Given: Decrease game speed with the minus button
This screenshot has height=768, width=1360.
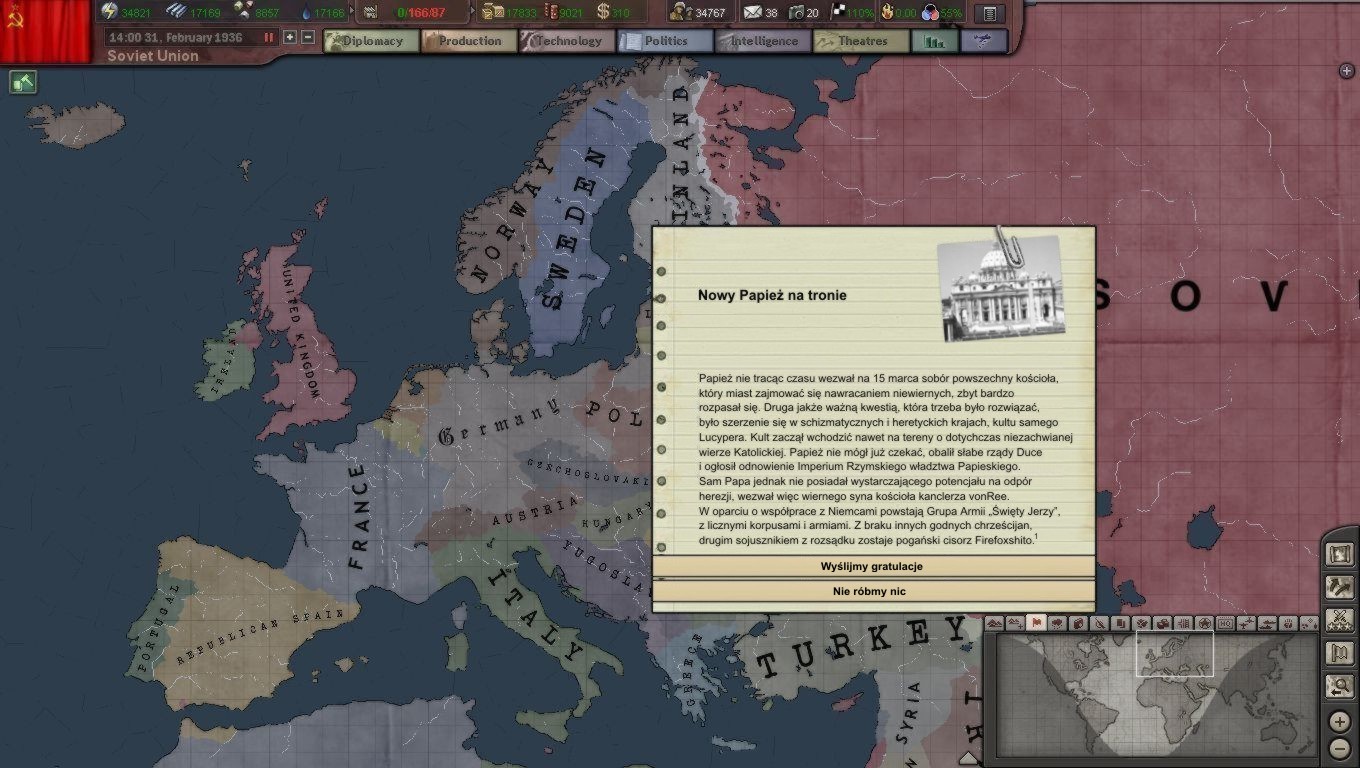Looking at the screenshot, I should (308, 37).
